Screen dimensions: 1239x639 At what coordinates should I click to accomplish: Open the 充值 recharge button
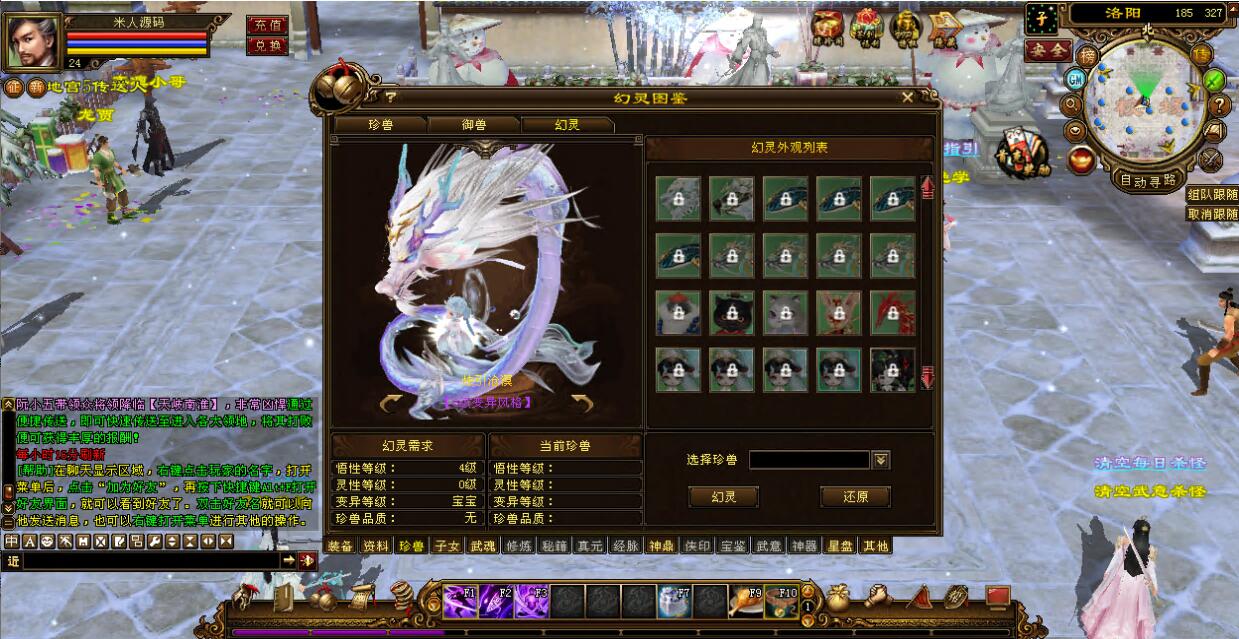point(265,24)
